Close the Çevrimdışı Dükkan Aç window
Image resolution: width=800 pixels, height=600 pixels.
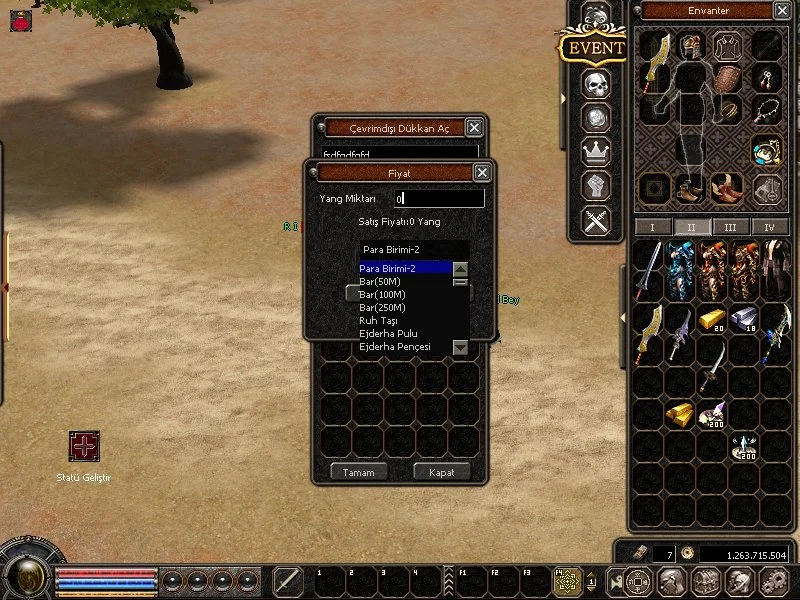(x=474, y=127)
